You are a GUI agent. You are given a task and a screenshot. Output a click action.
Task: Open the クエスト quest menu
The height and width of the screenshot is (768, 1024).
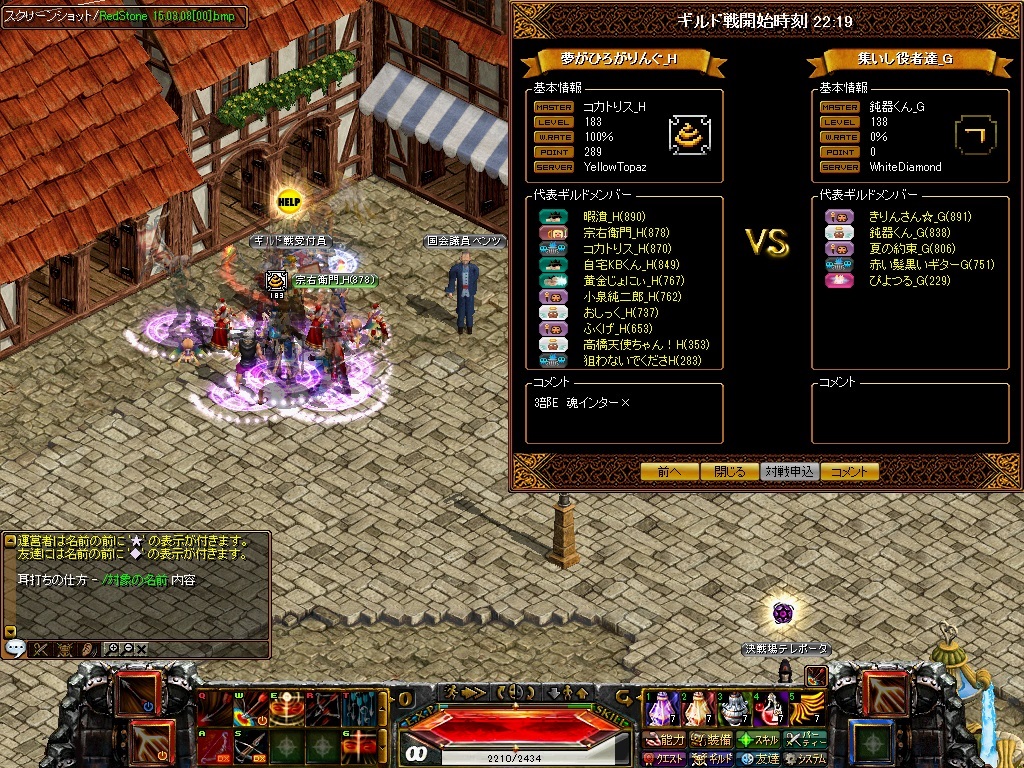(664, 760)
